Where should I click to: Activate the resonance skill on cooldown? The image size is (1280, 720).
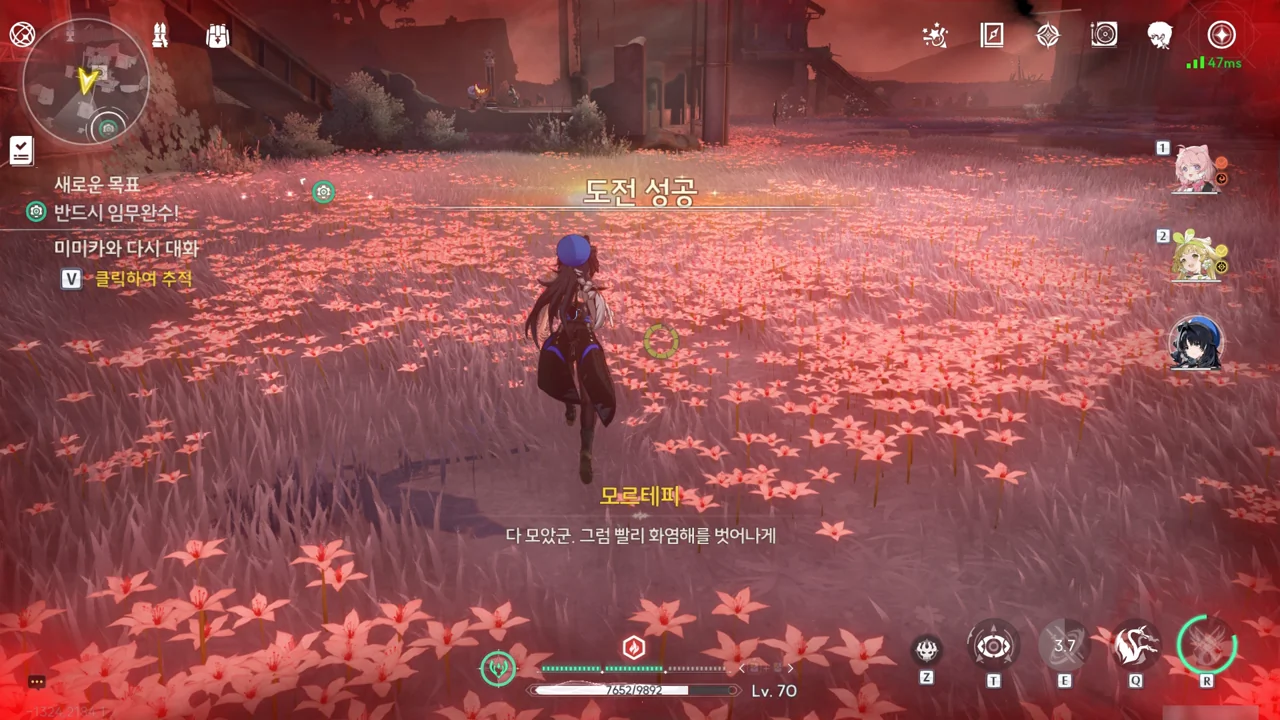click(1064, 646)
